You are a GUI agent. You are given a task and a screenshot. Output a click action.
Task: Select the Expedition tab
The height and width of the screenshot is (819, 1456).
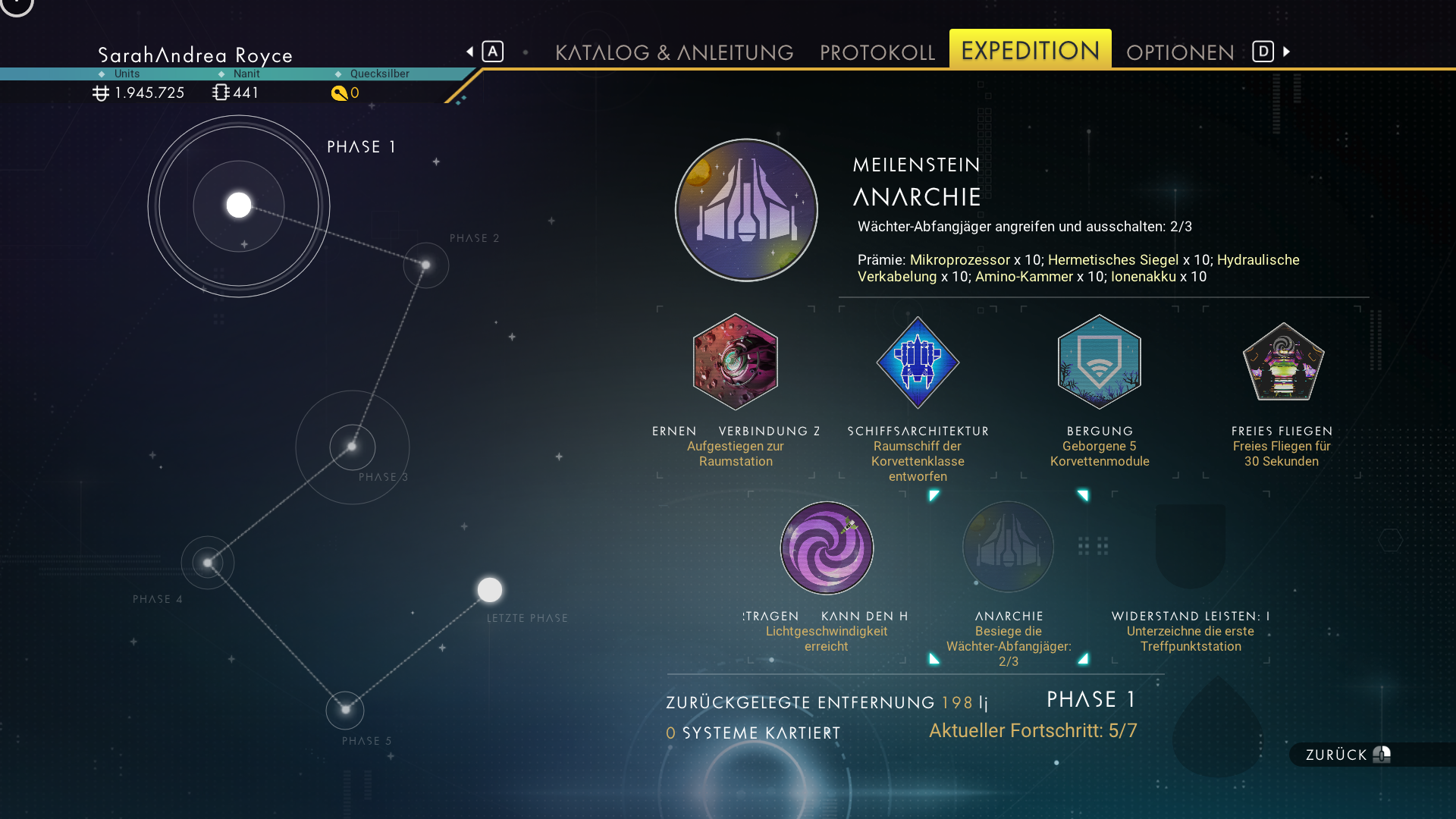1030,51
